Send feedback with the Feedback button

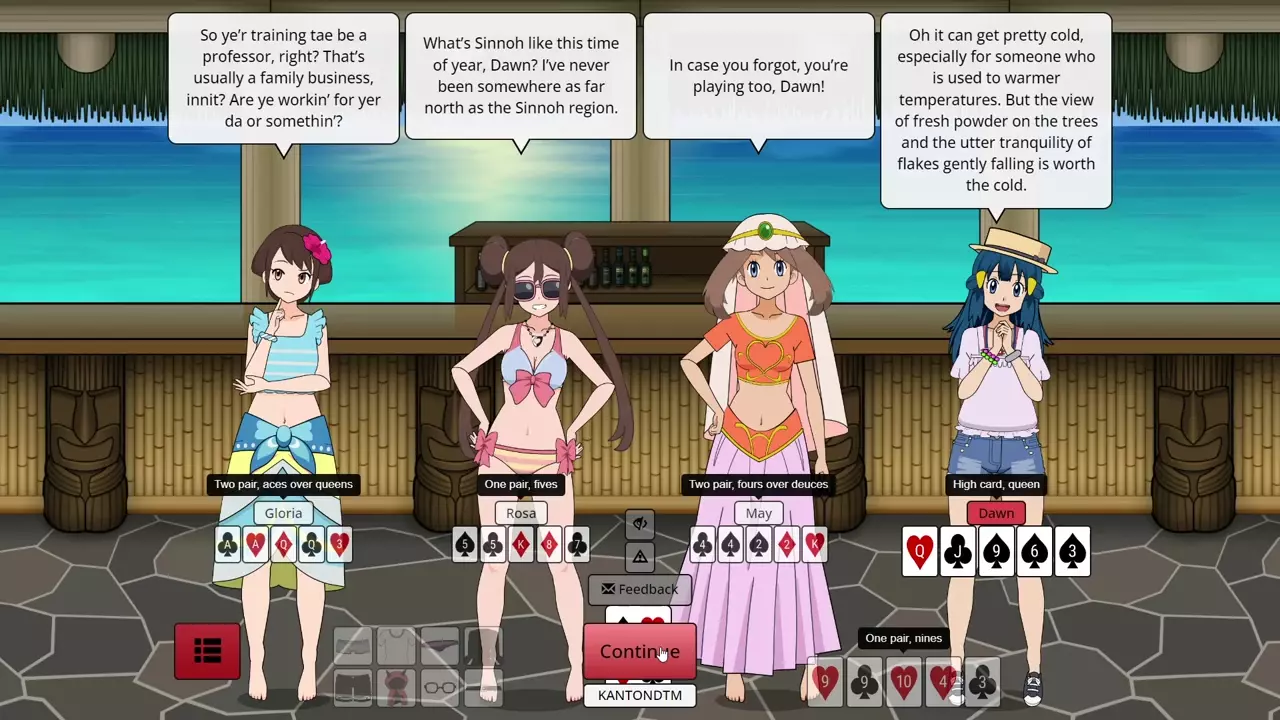click(x=639, y=589)
